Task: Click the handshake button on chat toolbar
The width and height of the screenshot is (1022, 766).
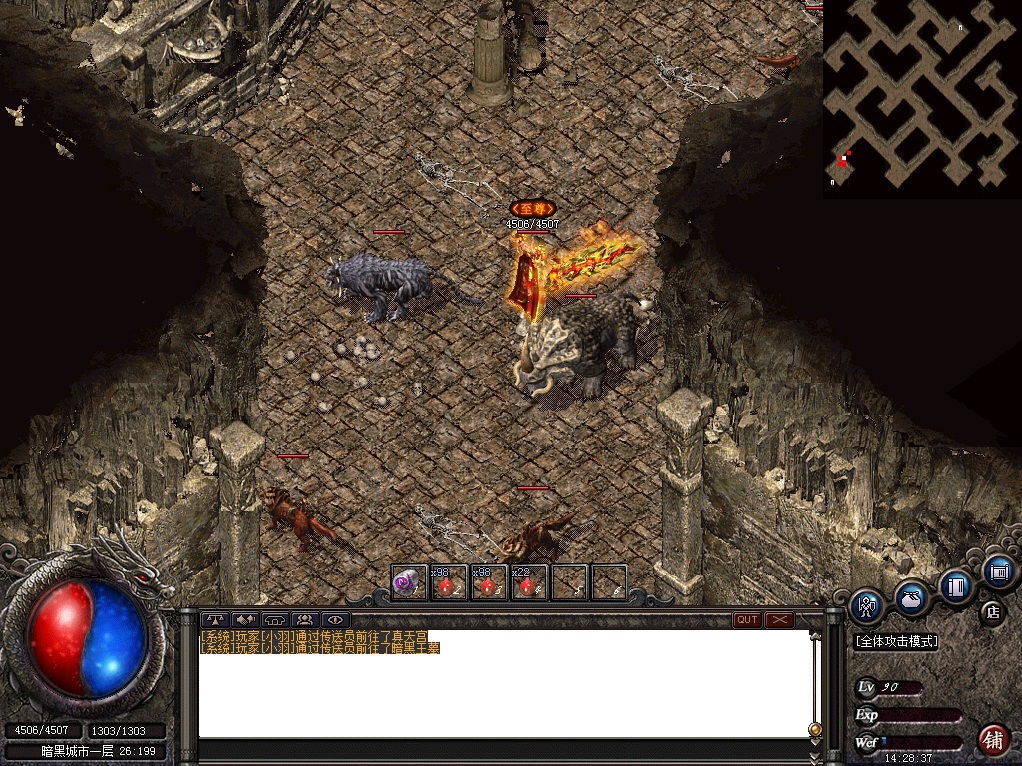Action: [245, 620]
